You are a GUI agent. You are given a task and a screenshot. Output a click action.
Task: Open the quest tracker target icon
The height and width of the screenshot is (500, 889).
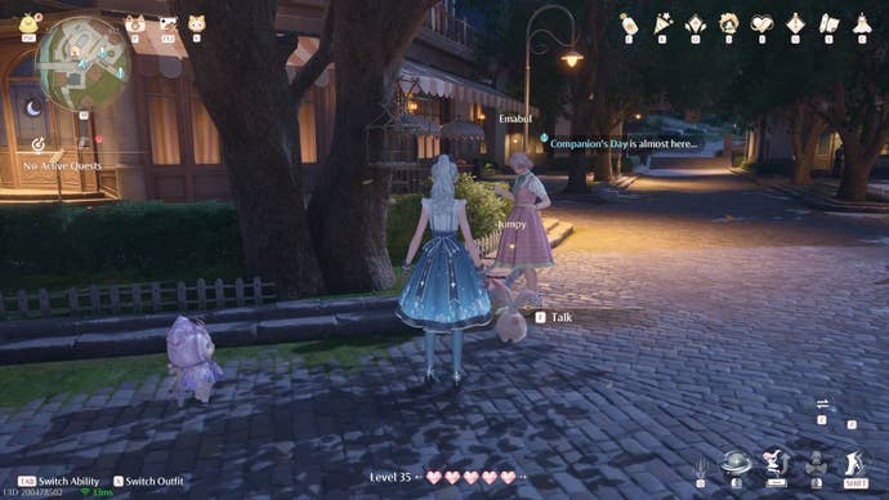(x=38, y=145)
